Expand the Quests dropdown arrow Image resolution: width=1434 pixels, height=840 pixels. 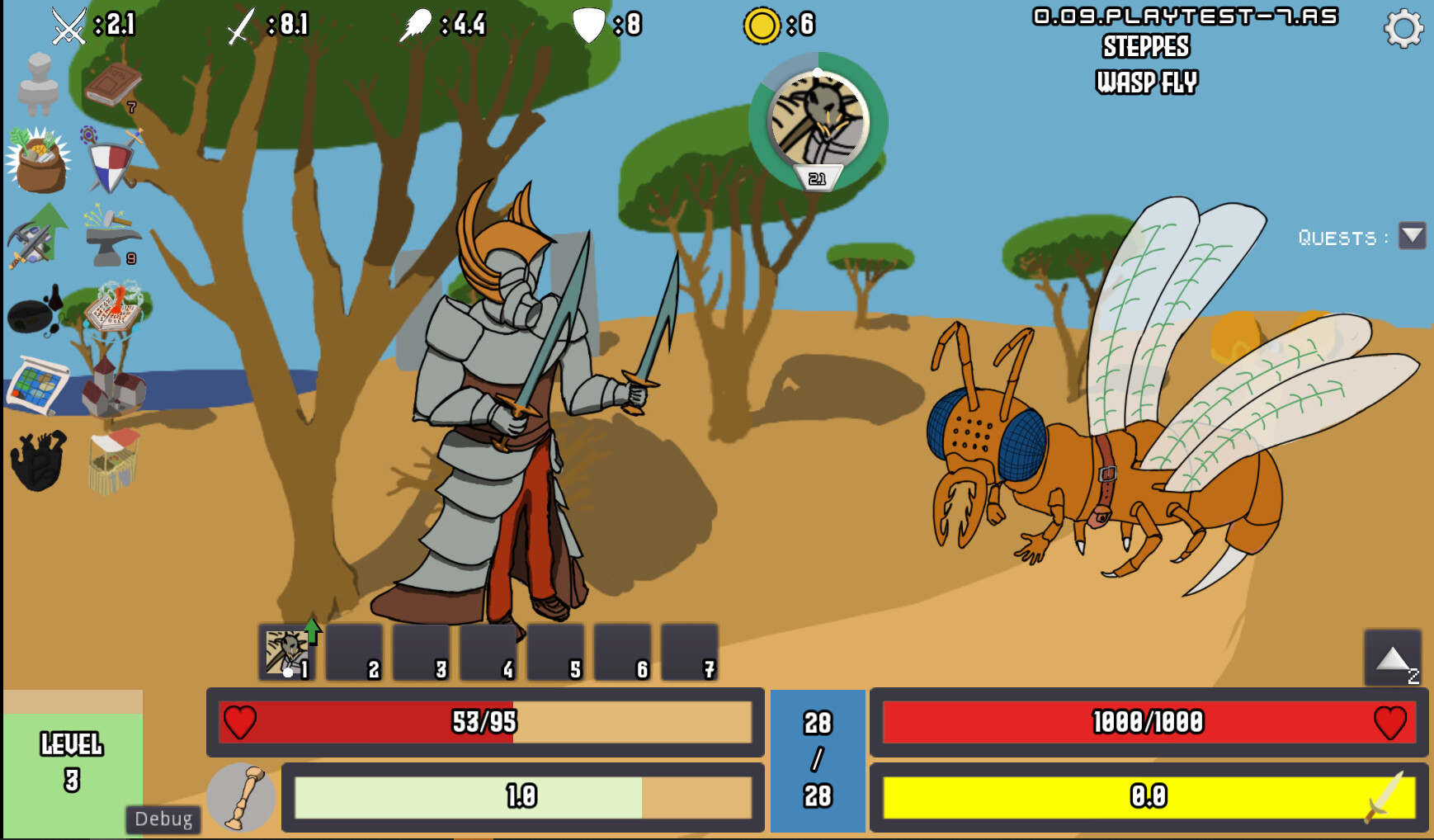1413,236
